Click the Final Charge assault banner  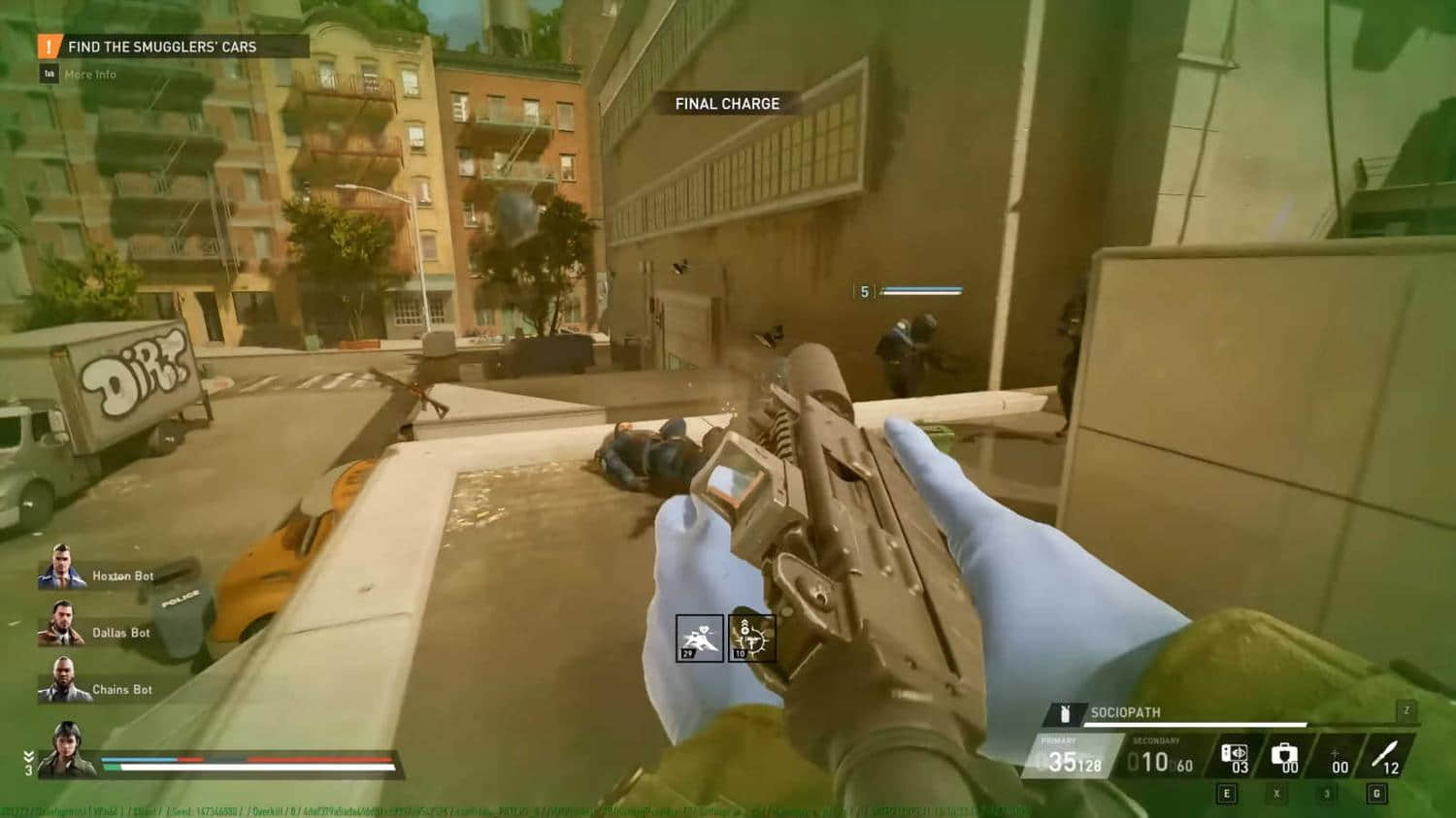pos(727,104)
